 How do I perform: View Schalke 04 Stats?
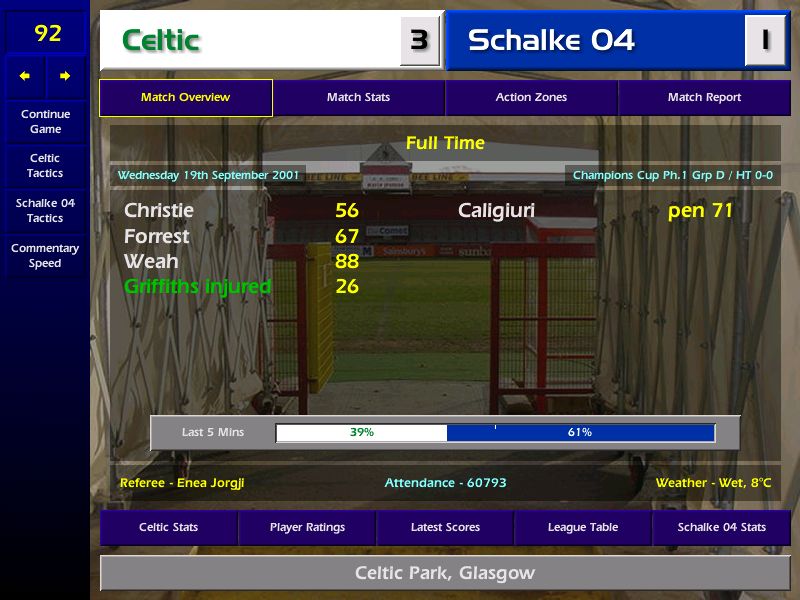click(721, 528)
